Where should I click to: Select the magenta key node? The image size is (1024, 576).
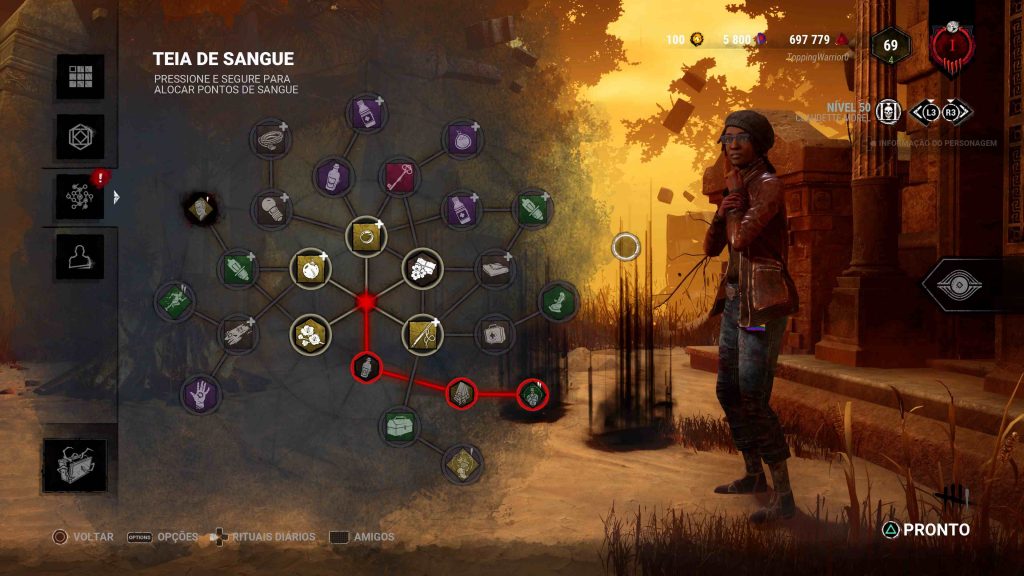click(x=399, y=177)
